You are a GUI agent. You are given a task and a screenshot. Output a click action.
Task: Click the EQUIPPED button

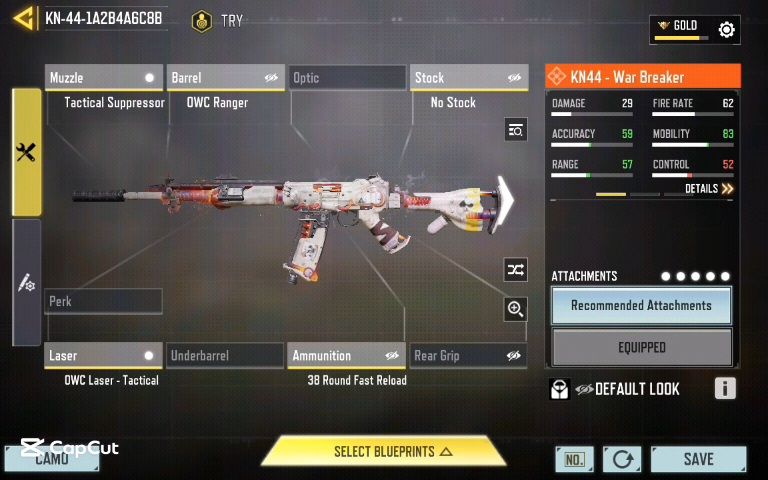click(x=641, y=347)
